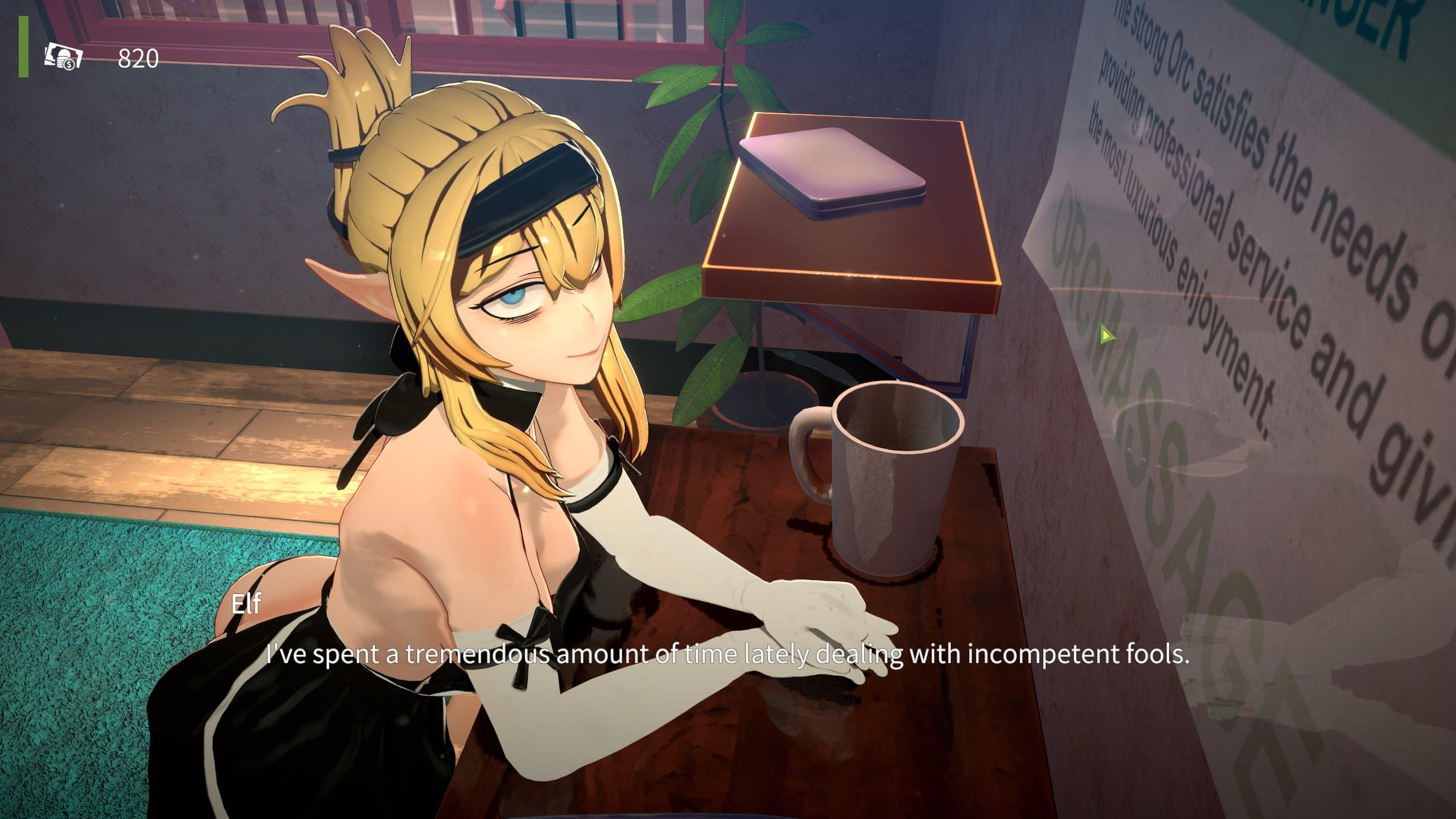1456x819 pixels.
Task: Select the Elf character portrait
Action: click(512, 284)
